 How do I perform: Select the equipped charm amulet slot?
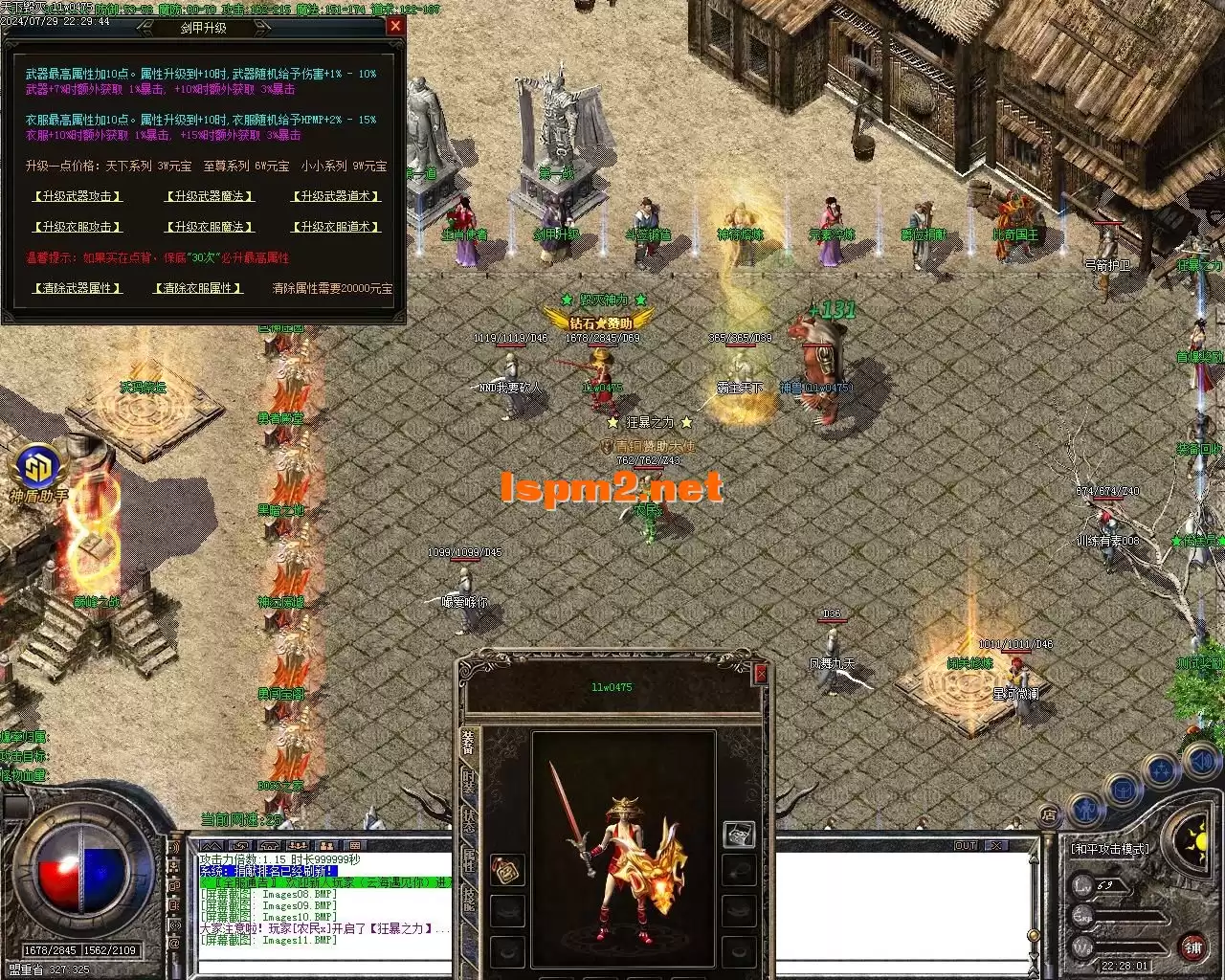[507, 869]
